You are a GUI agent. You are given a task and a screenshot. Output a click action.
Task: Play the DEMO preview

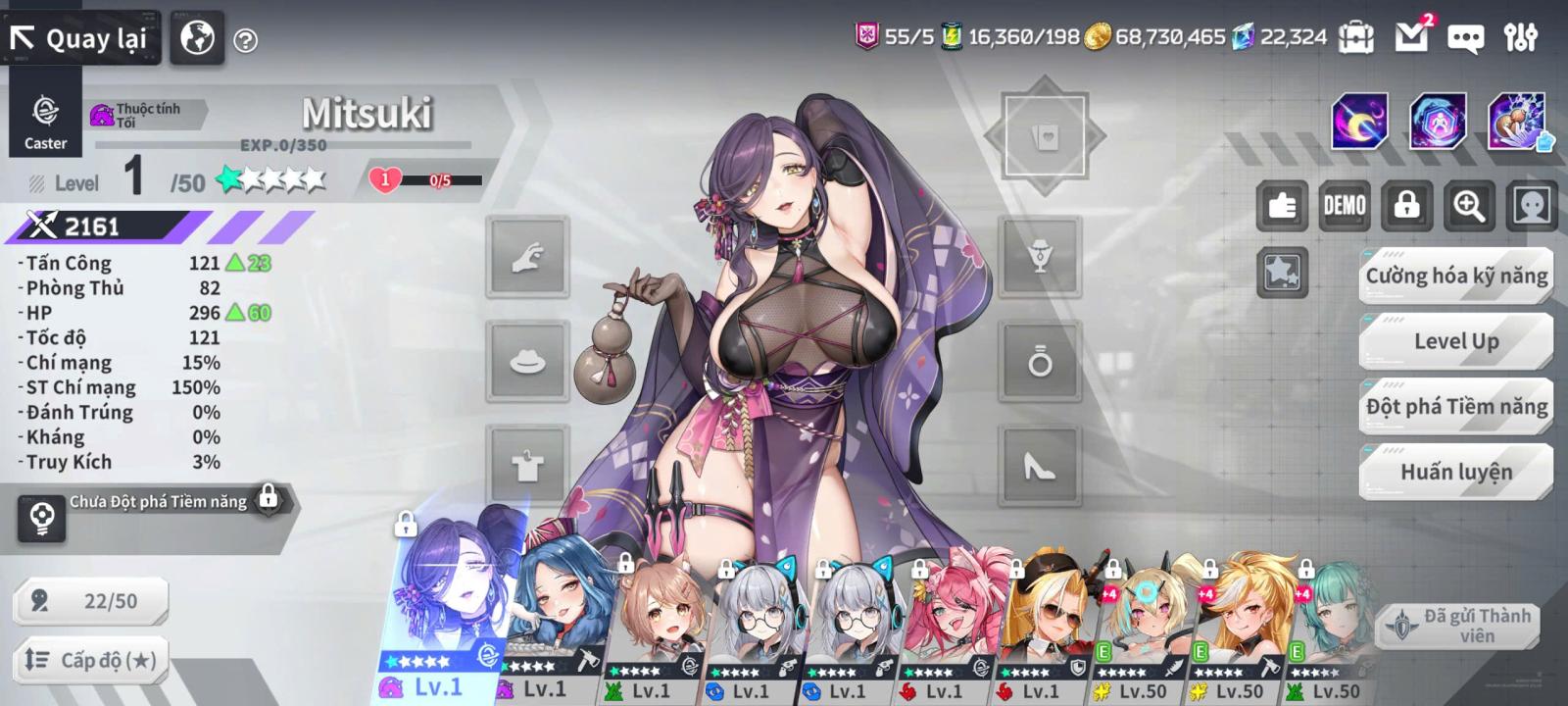pos(1345,206)
